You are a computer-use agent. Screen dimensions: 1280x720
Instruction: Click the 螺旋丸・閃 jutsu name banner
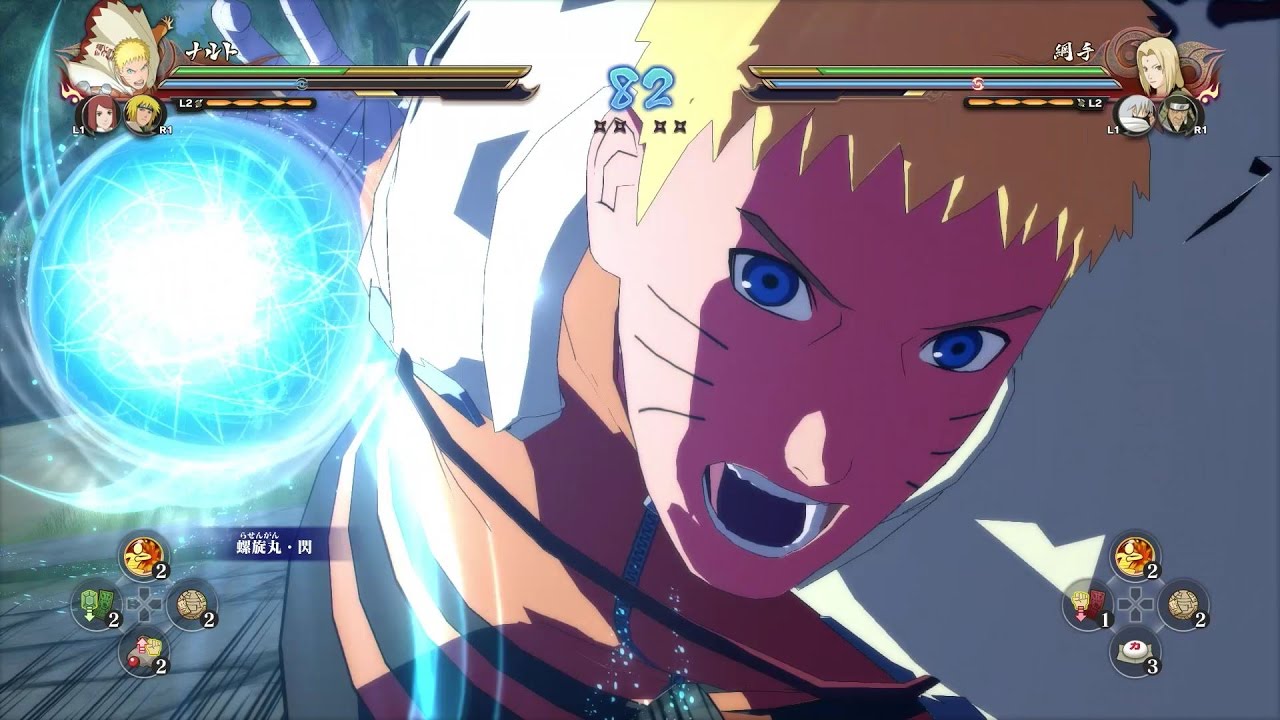[x=270, y=547]
